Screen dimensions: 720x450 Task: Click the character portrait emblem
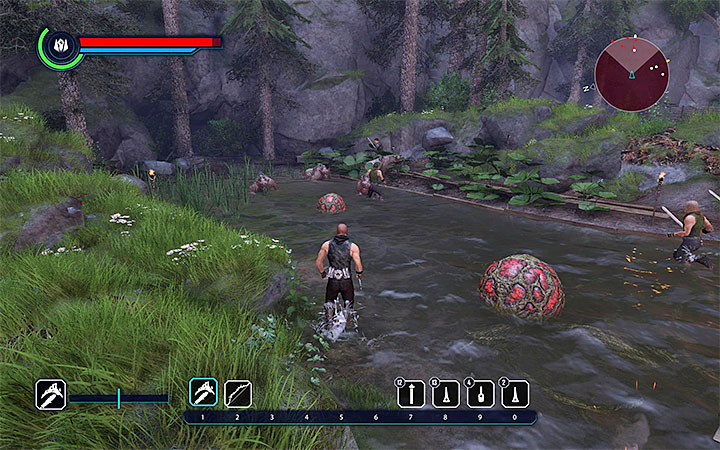(60, 46)
